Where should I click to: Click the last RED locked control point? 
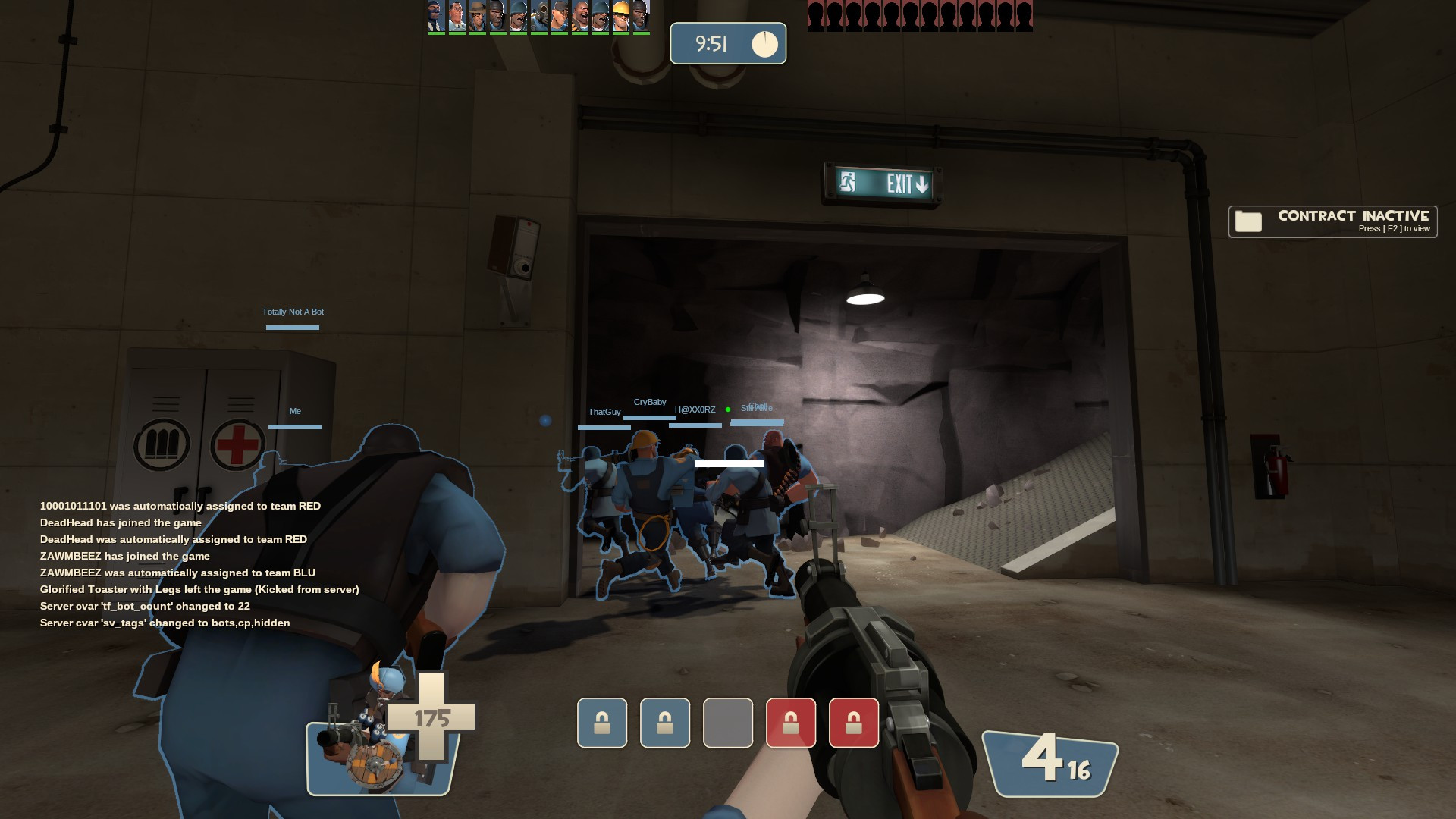(x=854, y=723)
